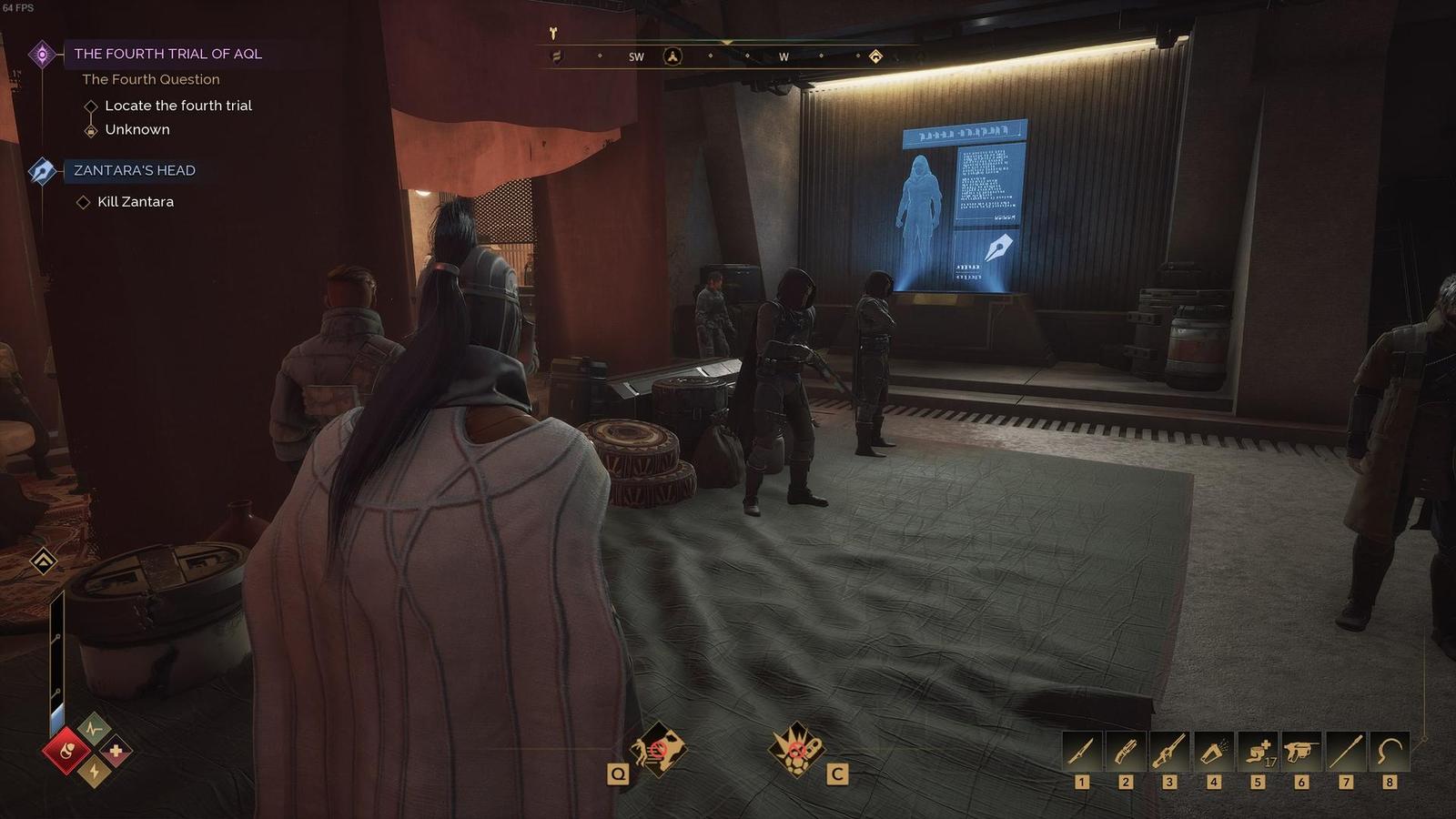Select the knife in hotbar slot 1

pyautogui.click(x=1082, y=752)
